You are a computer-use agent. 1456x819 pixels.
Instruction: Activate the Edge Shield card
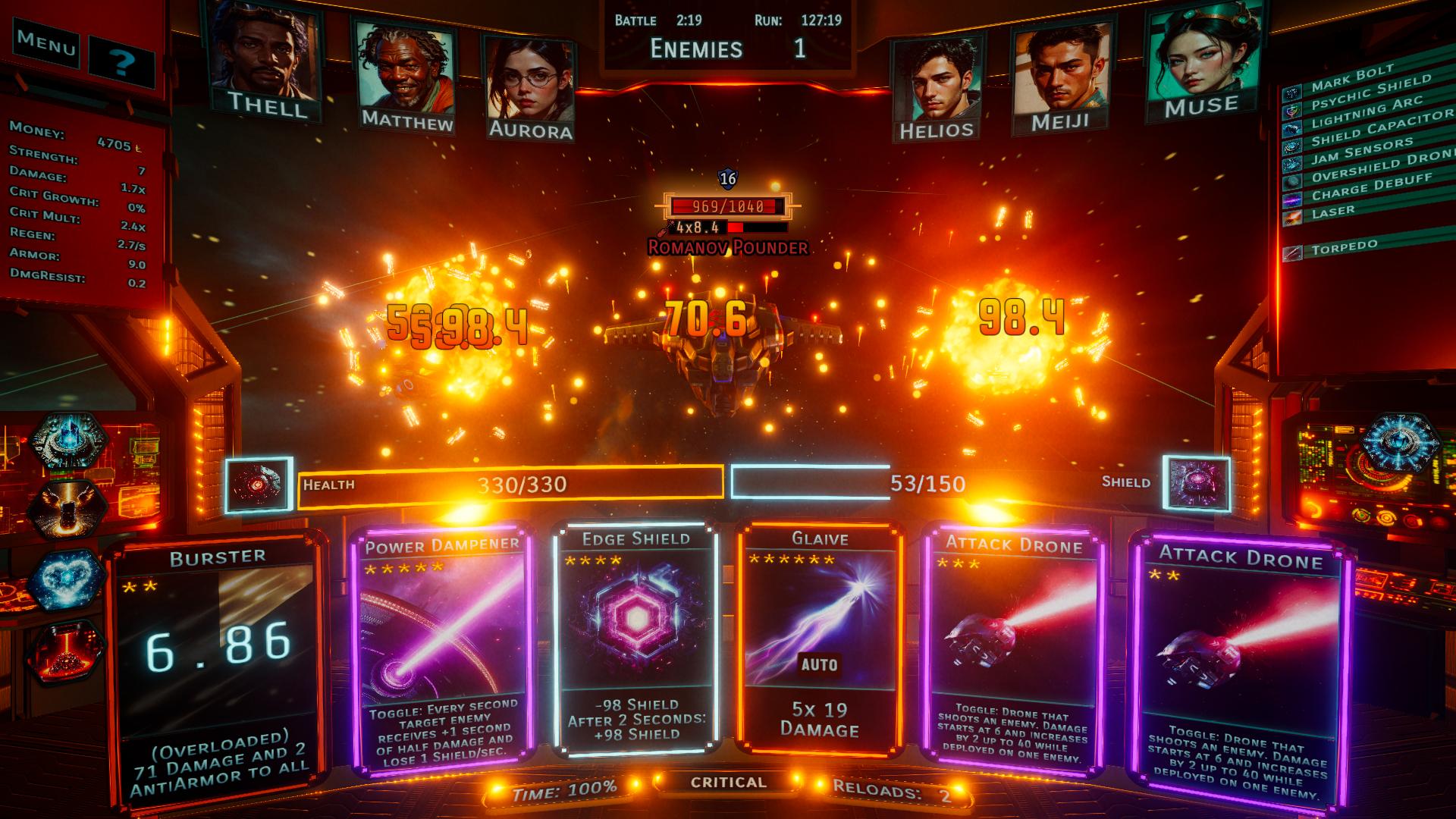[635, 639]
